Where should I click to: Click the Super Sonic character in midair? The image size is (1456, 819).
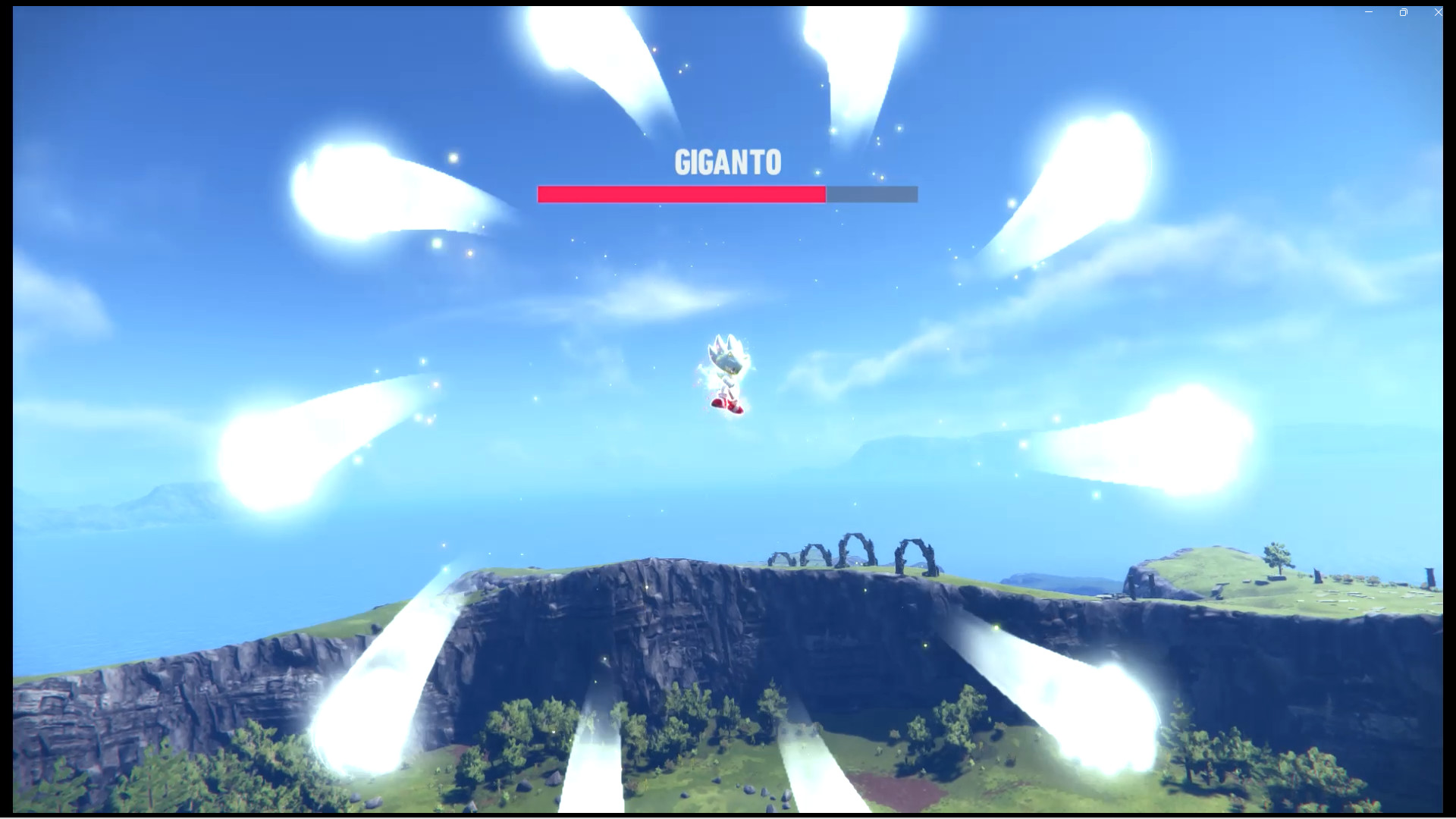click(x=726, y=372)
